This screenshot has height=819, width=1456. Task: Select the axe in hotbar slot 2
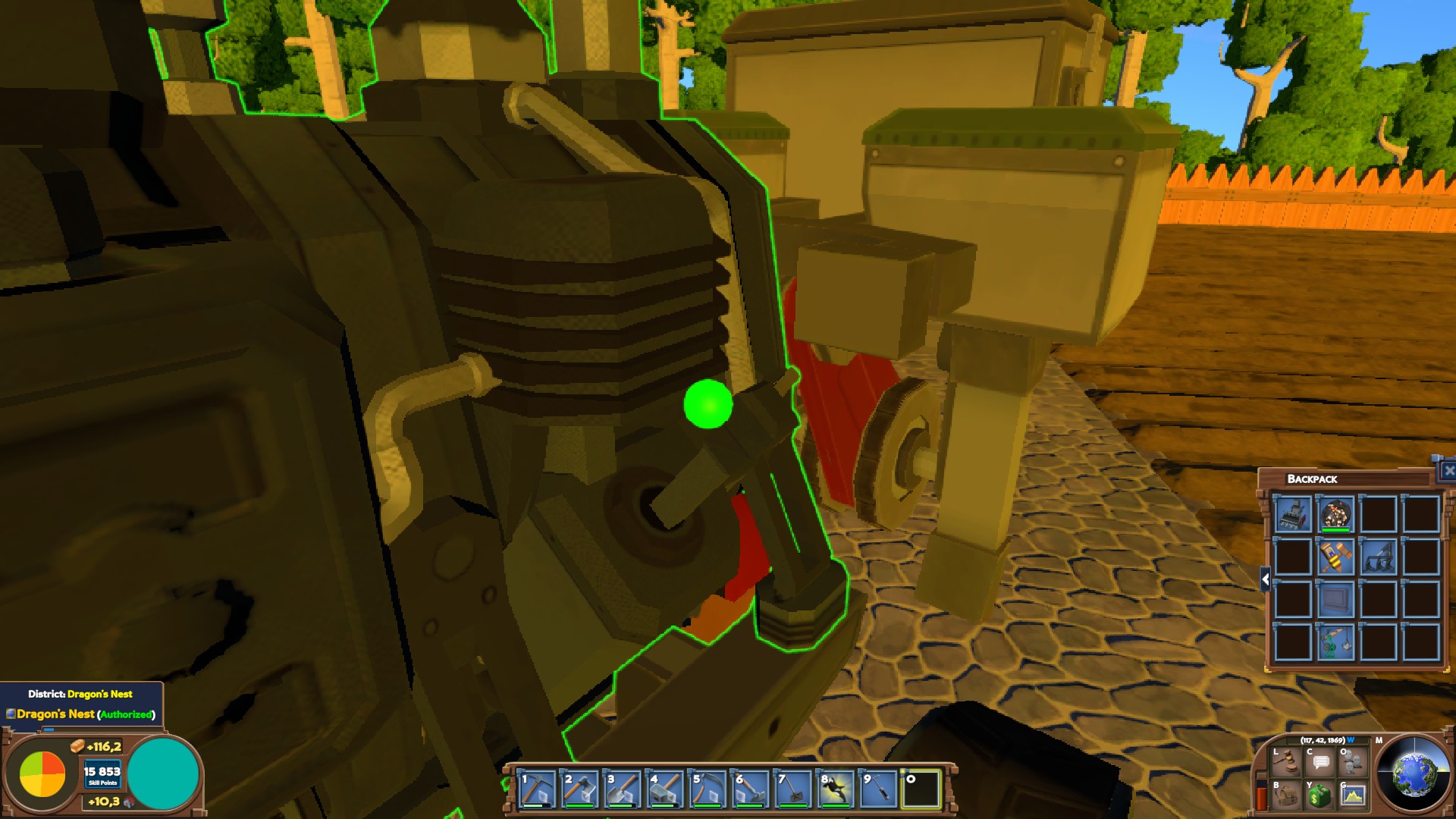(579, 788)
